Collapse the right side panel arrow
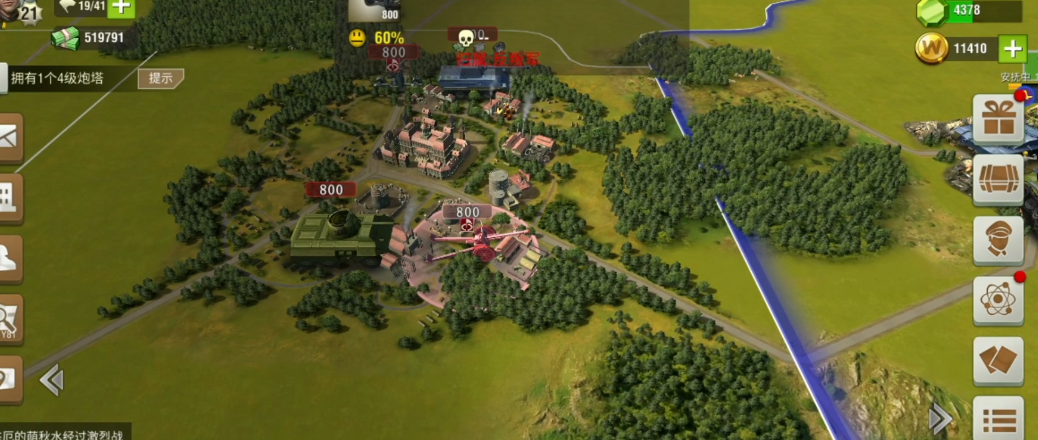Image resolution: width=1038 pixels, height=440 pixels. click(x=940, y=418)
